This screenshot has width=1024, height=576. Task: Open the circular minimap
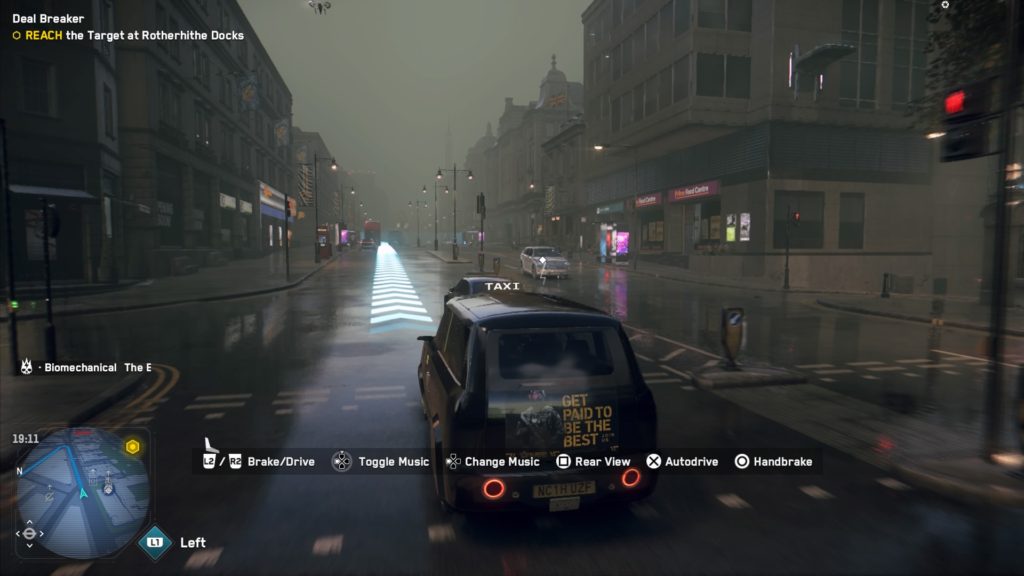click(83, 492)
